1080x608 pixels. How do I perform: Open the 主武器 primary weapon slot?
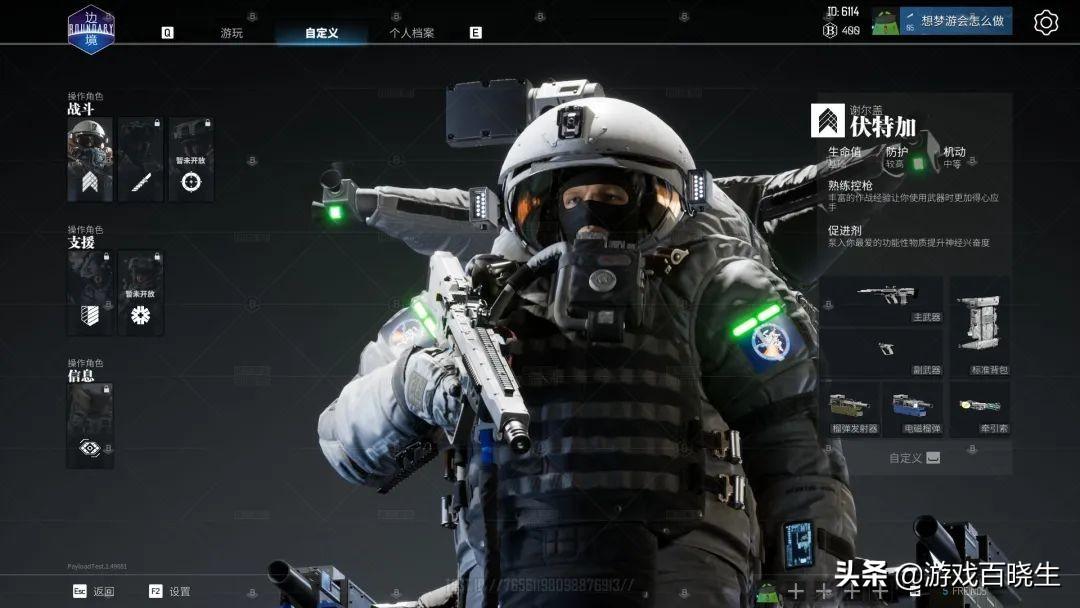click(x=882, y=302)
